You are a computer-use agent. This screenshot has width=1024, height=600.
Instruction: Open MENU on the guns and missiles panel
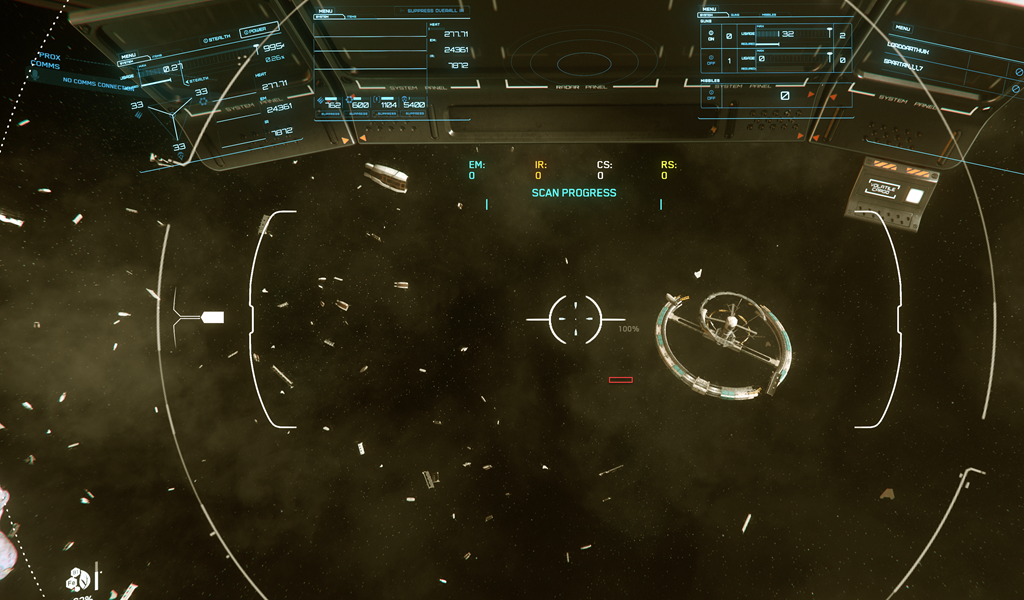pyautogui.click(x=708, y=7)
